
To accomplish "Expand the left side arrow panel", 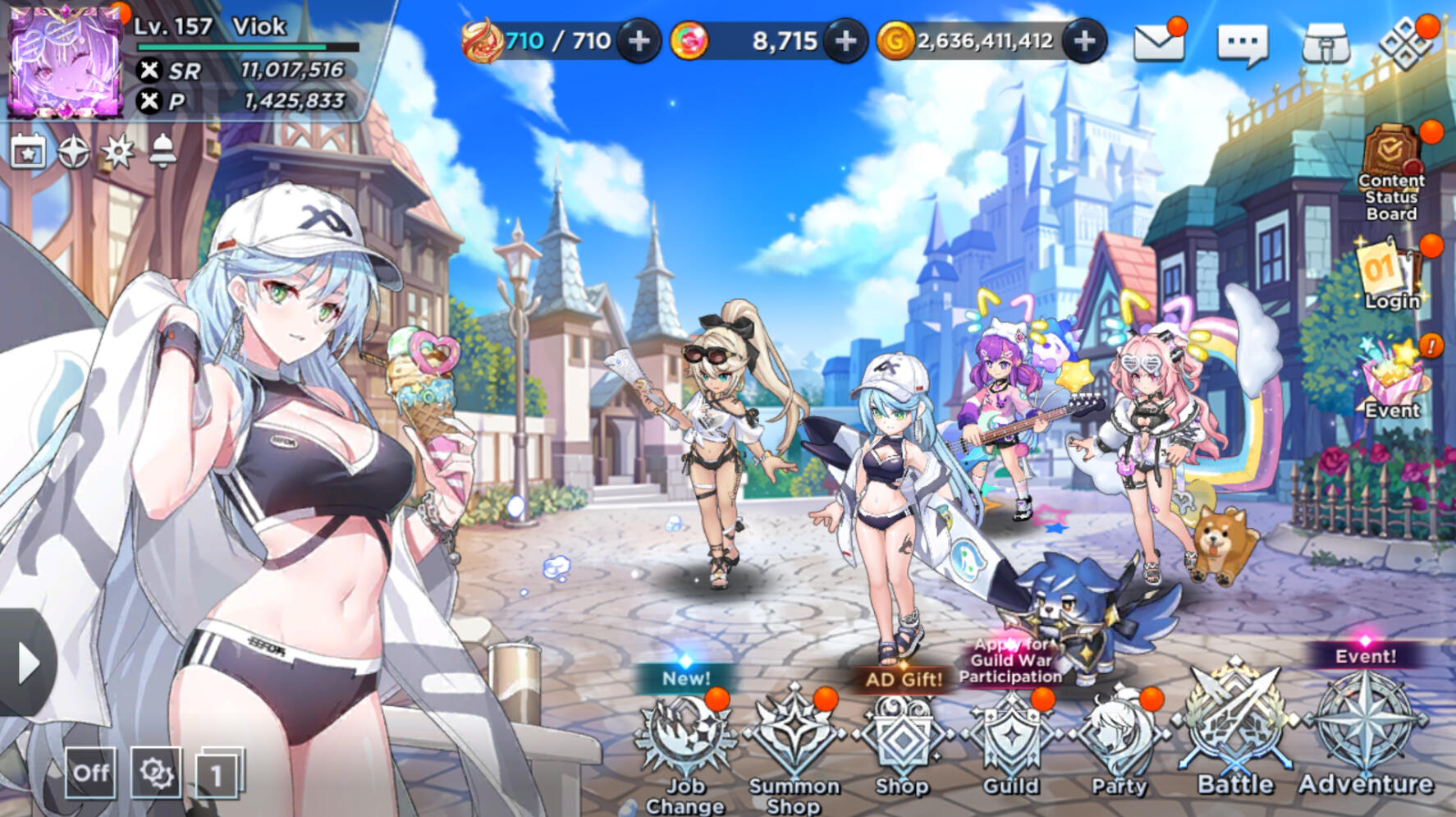I will coord(27,662).
